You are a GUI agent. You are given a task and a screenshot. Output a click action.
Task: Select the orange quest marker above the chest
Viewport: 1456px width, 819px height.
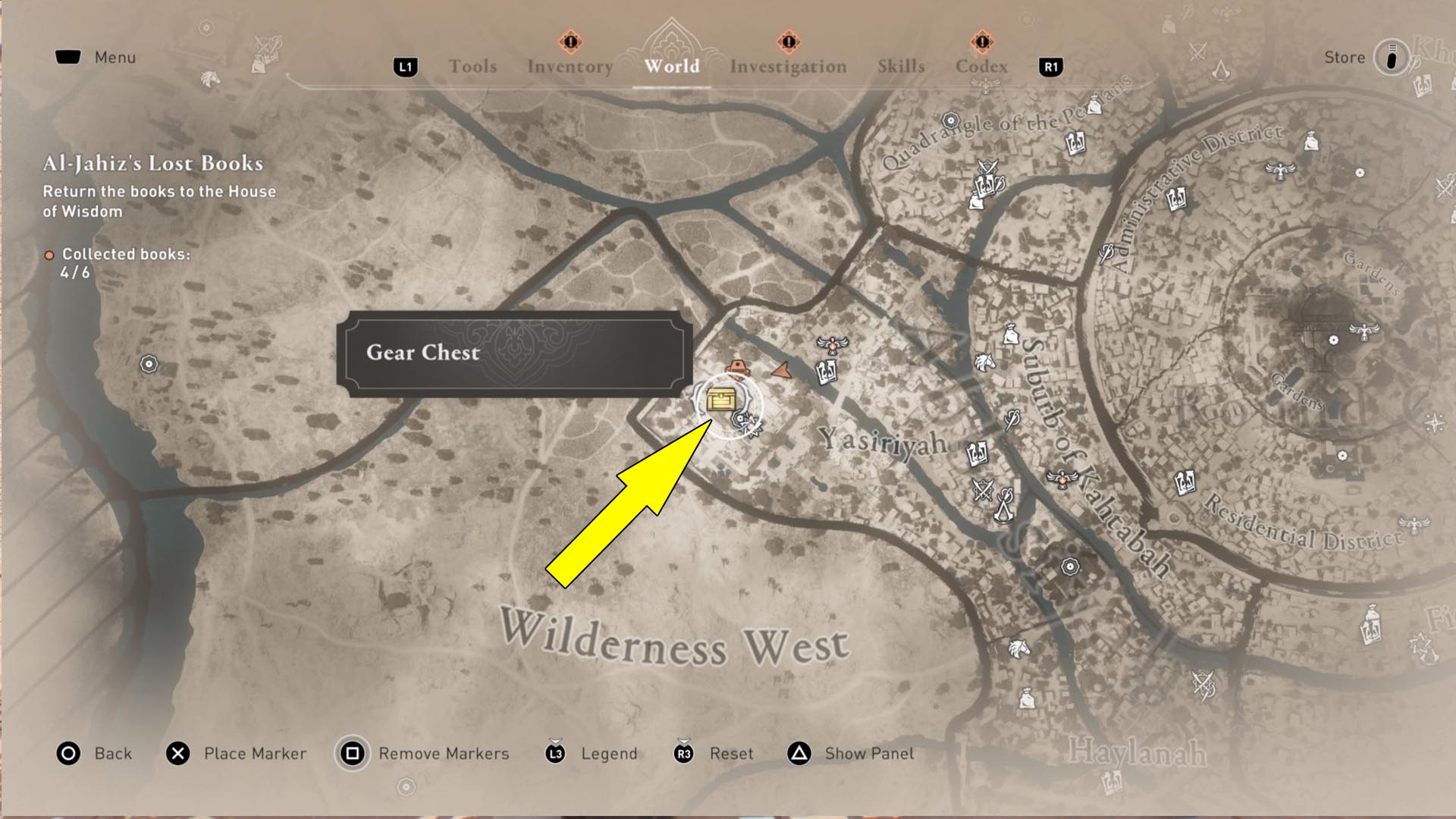point(737,366)
